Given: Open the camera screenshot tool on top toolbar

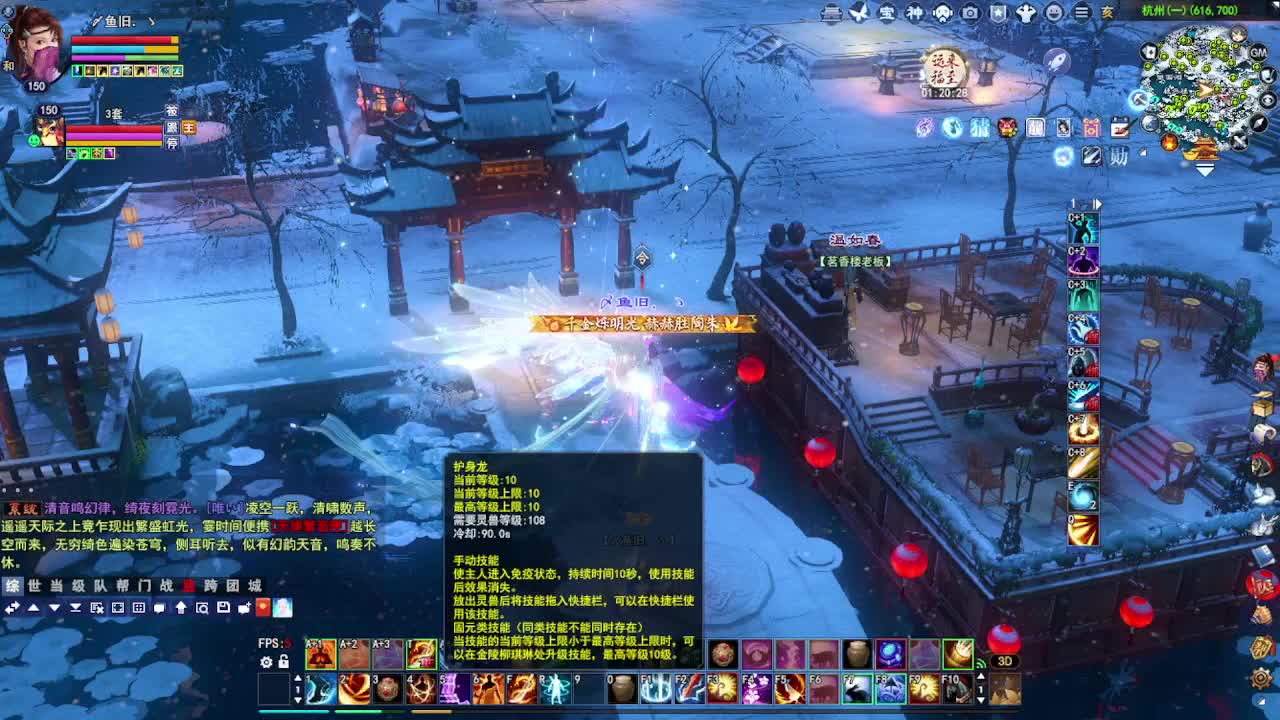Looking at the screenshot, I should tap(971, 13).
